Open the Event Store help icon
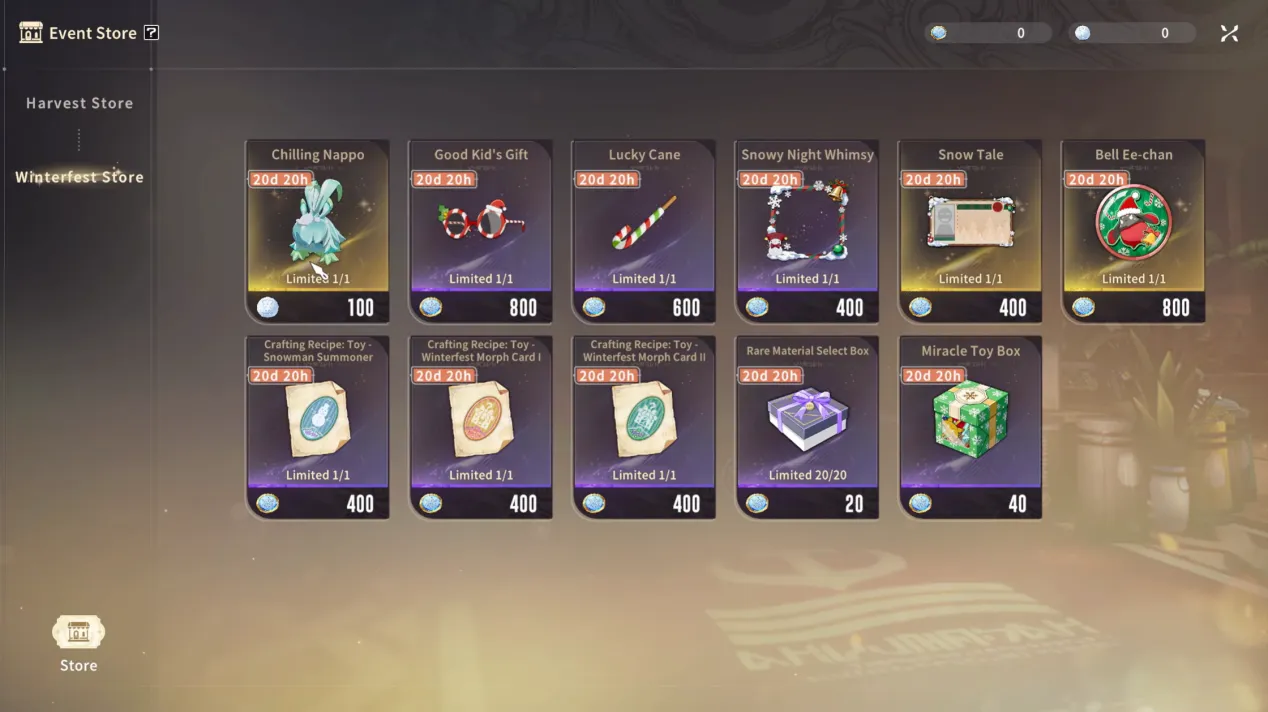This screenshot has width=1268, height=712. pyautogui.click(x=151, y=33)
